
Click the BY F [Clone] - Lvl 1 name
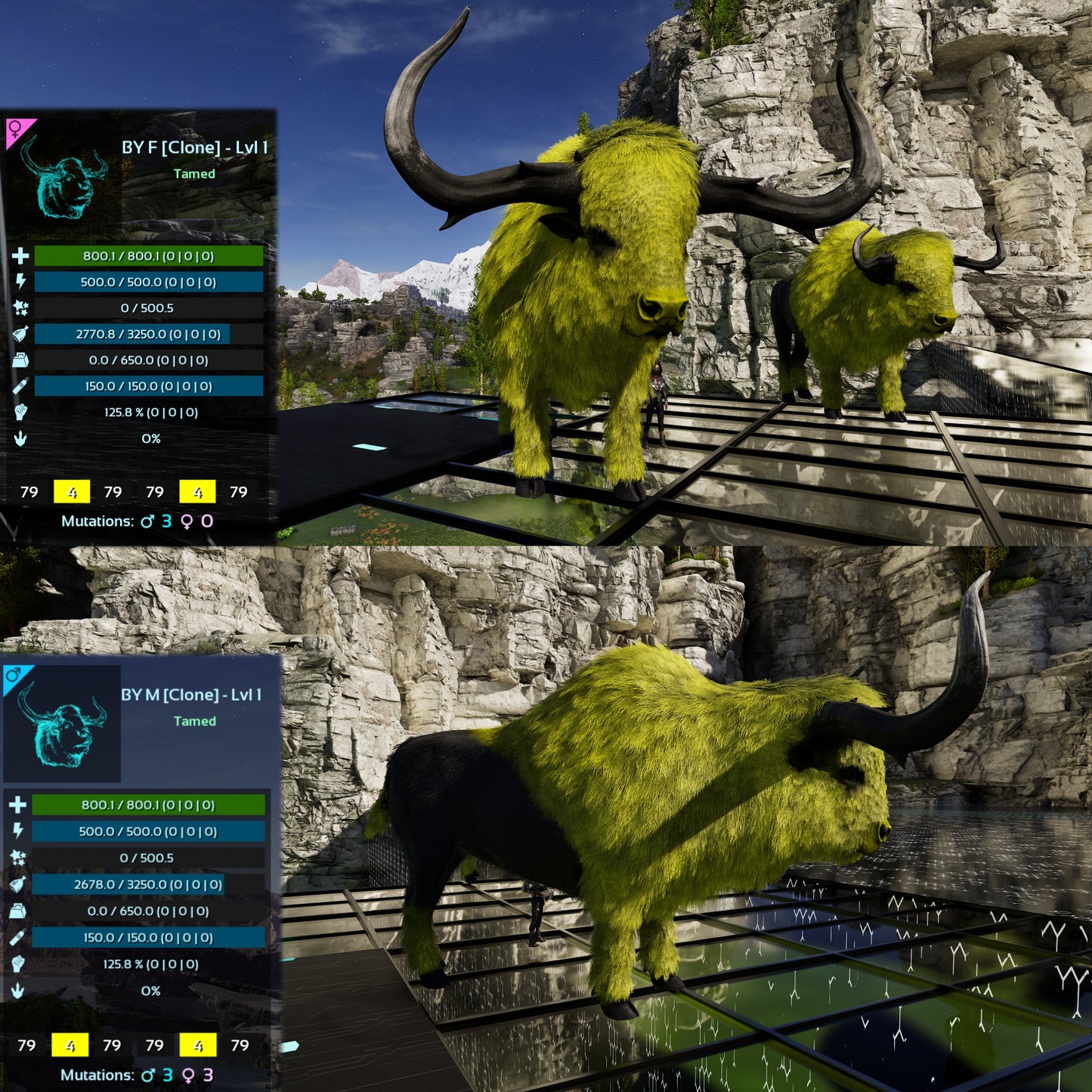[194, 147]
